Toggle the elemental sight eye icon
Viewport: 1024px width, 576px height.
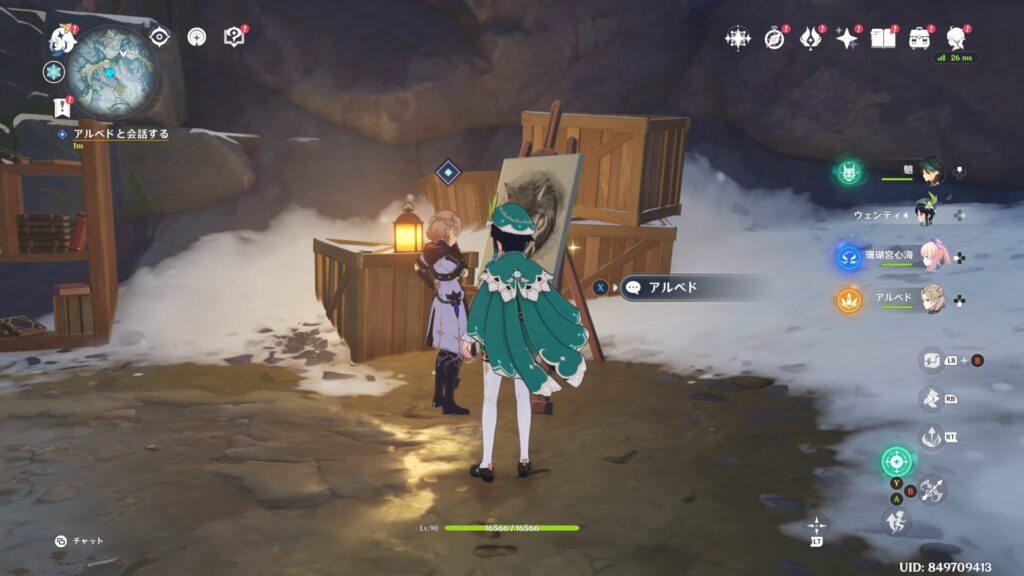tap(159, 37)
